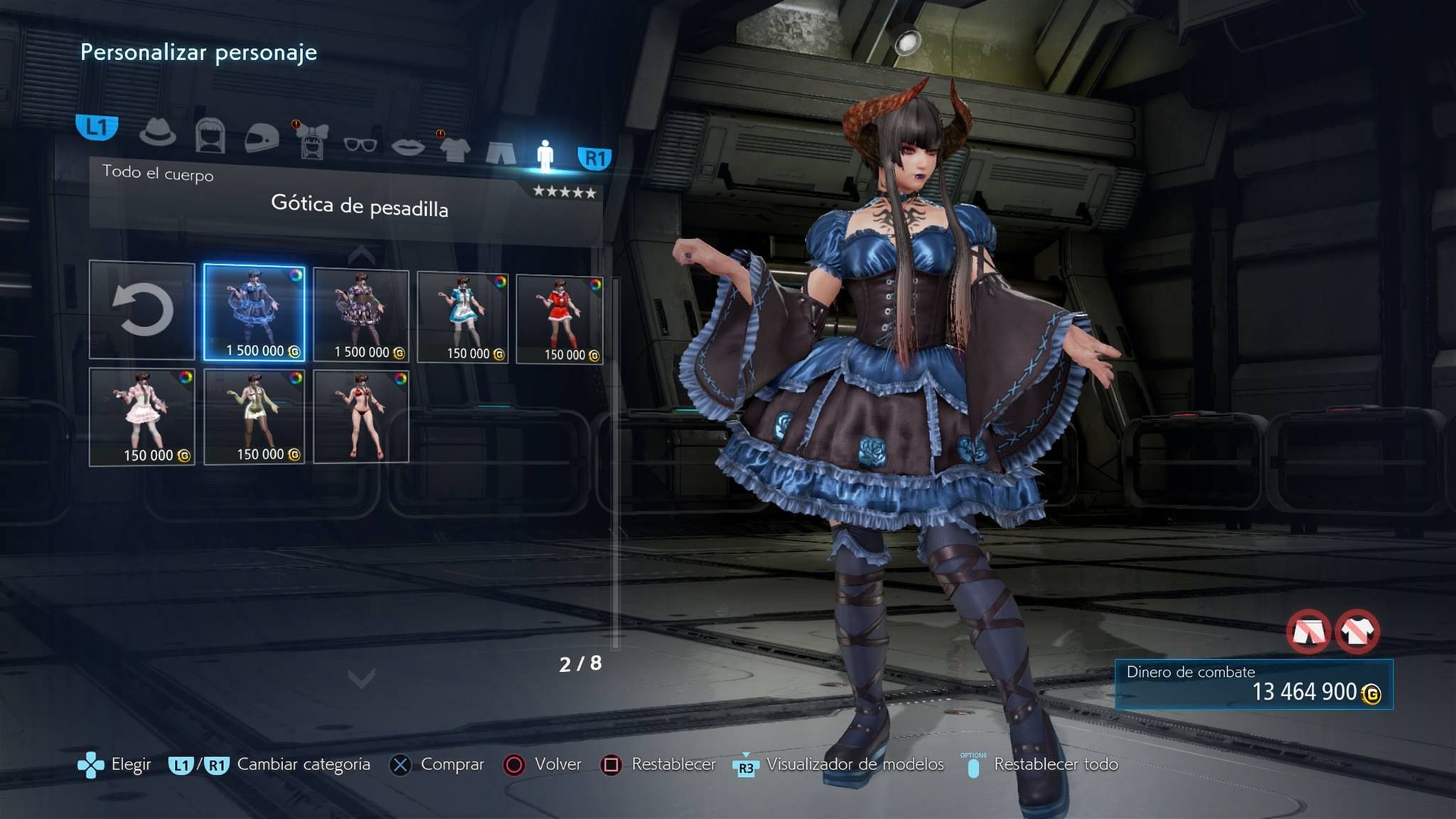Select the t-shirt upper body tab

(x=455, y=149)
